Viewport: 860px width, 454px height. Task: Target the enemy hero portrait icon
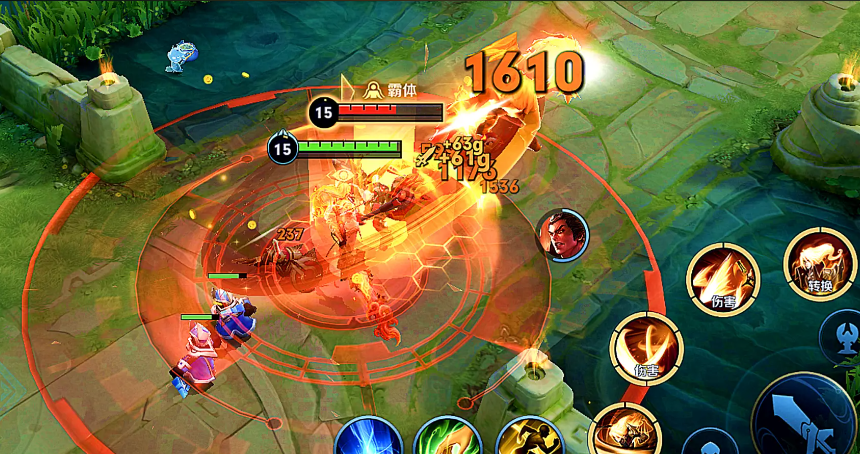coord(563,235)
